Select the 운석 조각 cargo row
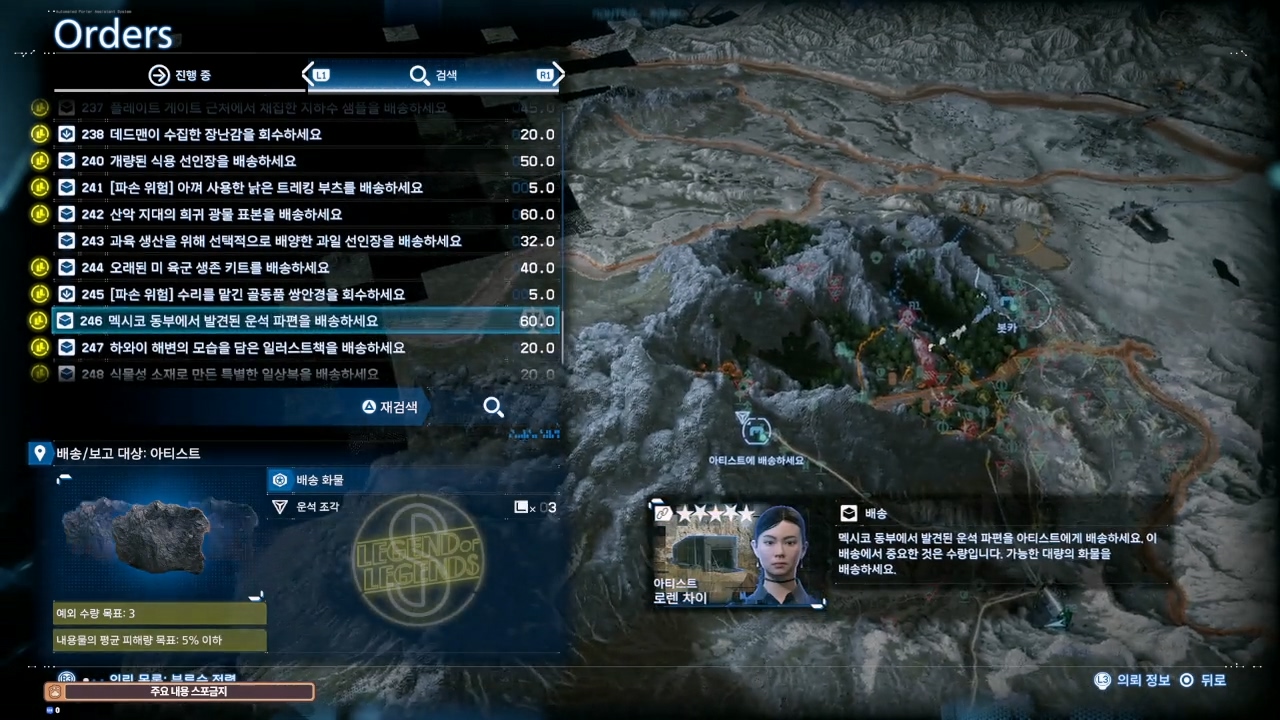Viewport: 1280px width, 720px height. click(x=412, y=507)
